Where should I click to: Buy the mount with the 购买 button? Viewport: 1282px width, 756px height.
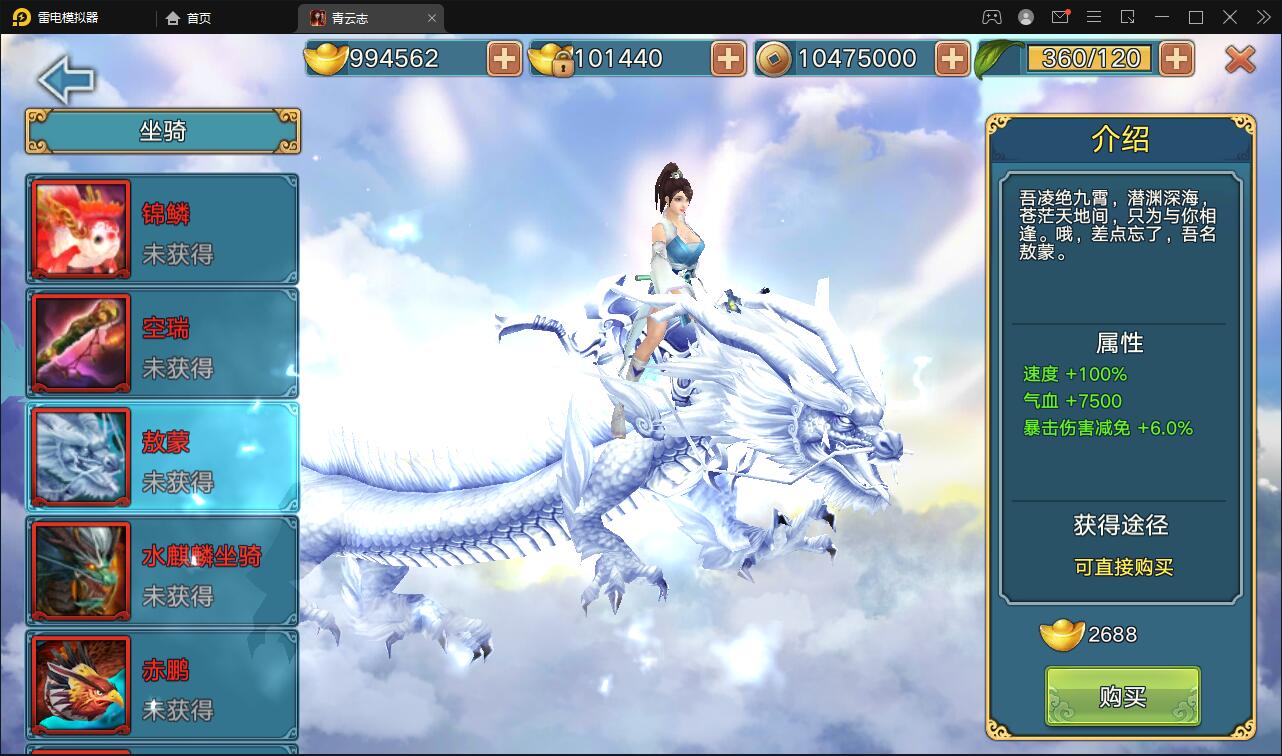(x=1122, y=696)
